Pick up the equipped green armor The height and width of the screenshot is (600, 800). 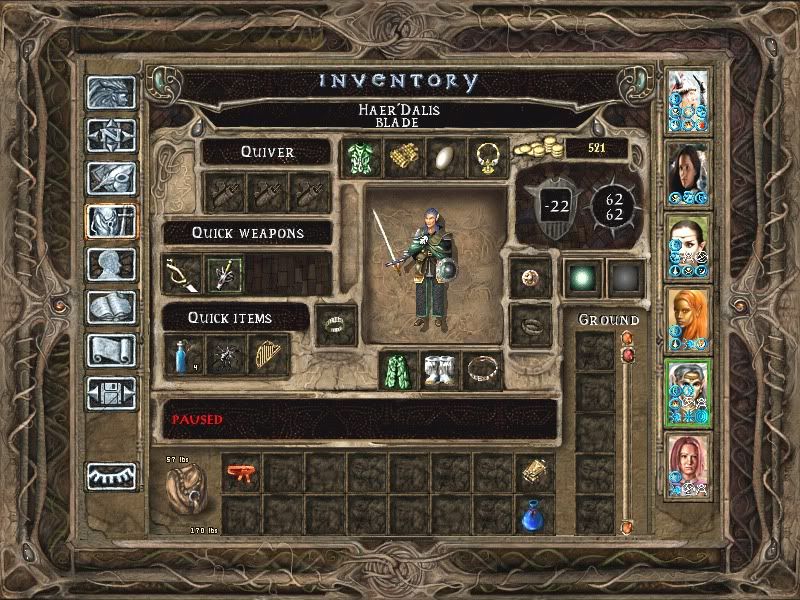[358, 157]
